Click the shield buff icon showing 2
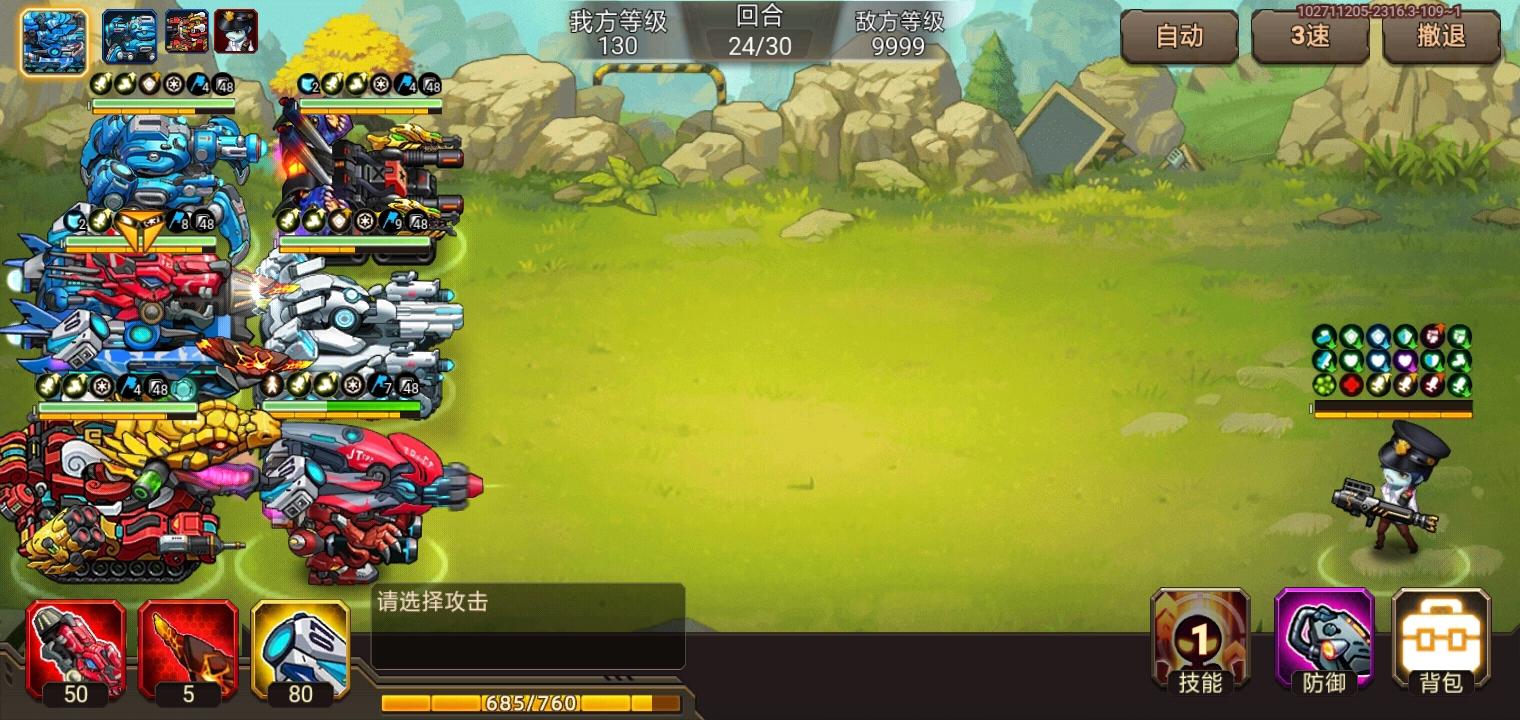1520x720 pixels. (x=74, y=222)
